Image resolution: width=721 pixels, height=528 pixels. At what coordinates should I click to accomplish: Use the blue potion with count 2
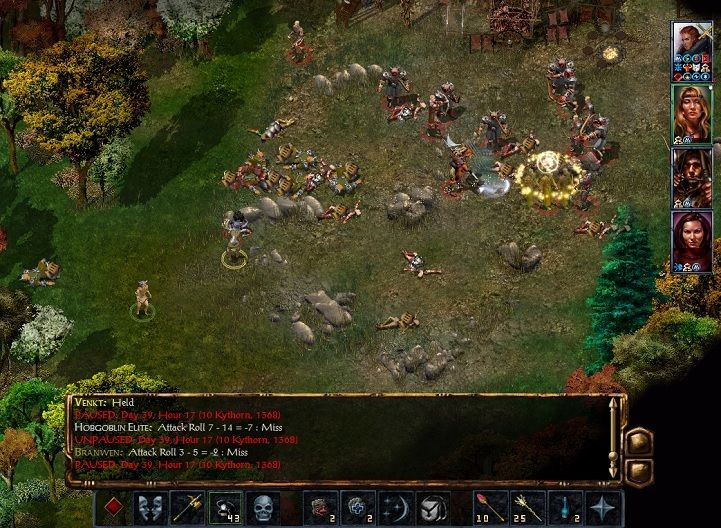coord(566,508)
